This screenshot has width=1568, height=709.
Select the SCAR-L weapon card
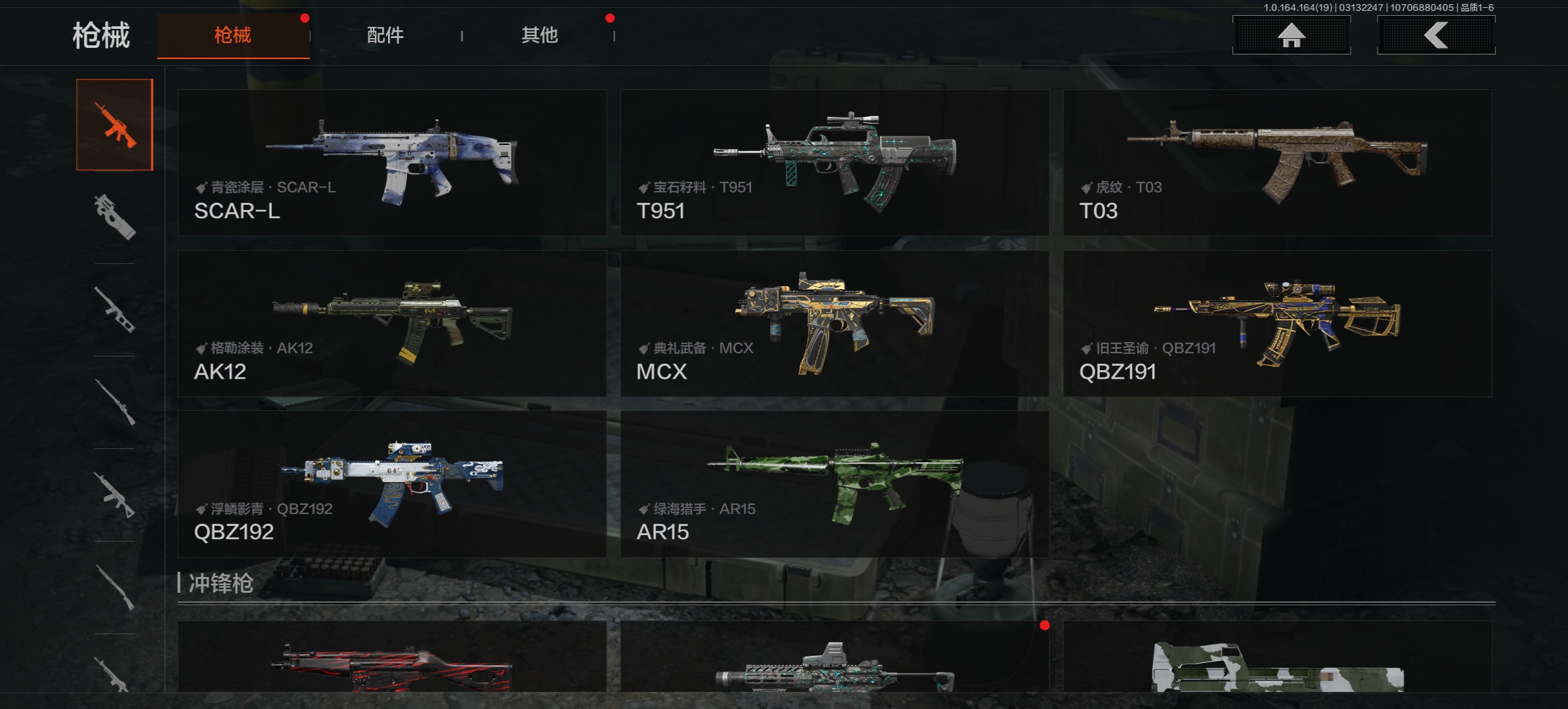pyautogui.click(x=392, y=163)
